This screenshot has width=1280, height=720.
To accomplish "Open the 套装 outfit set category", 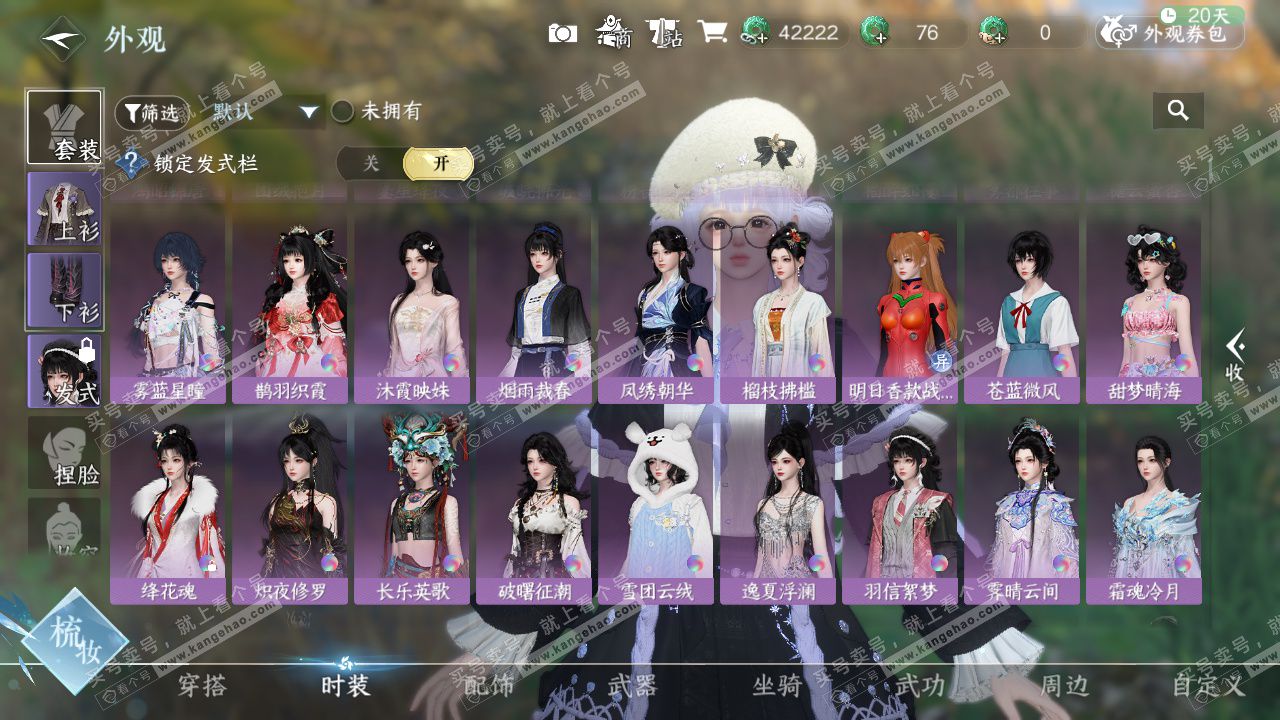I will point(64,128).
